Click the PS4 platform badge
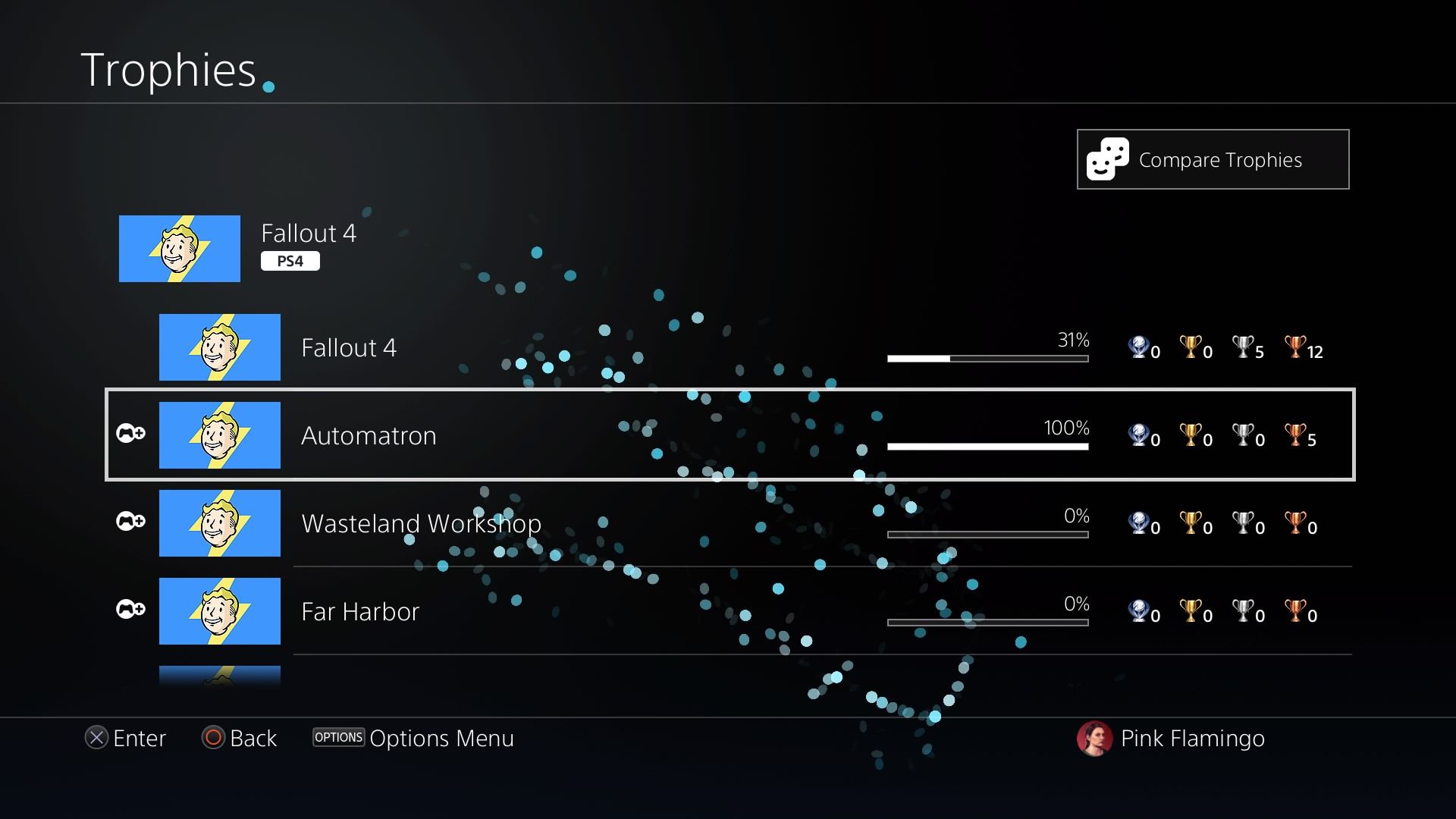Viewport: 1456px width, 819px height. [290, 260]
